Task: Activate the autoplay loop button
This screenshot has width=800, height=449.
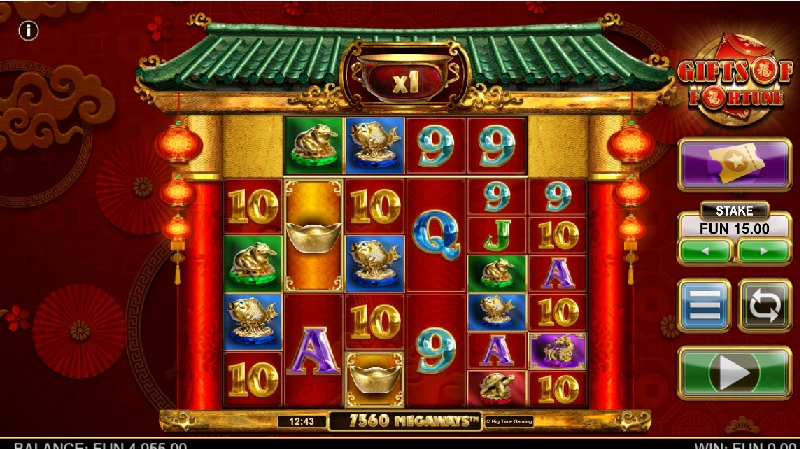Action: click(764, 305)
